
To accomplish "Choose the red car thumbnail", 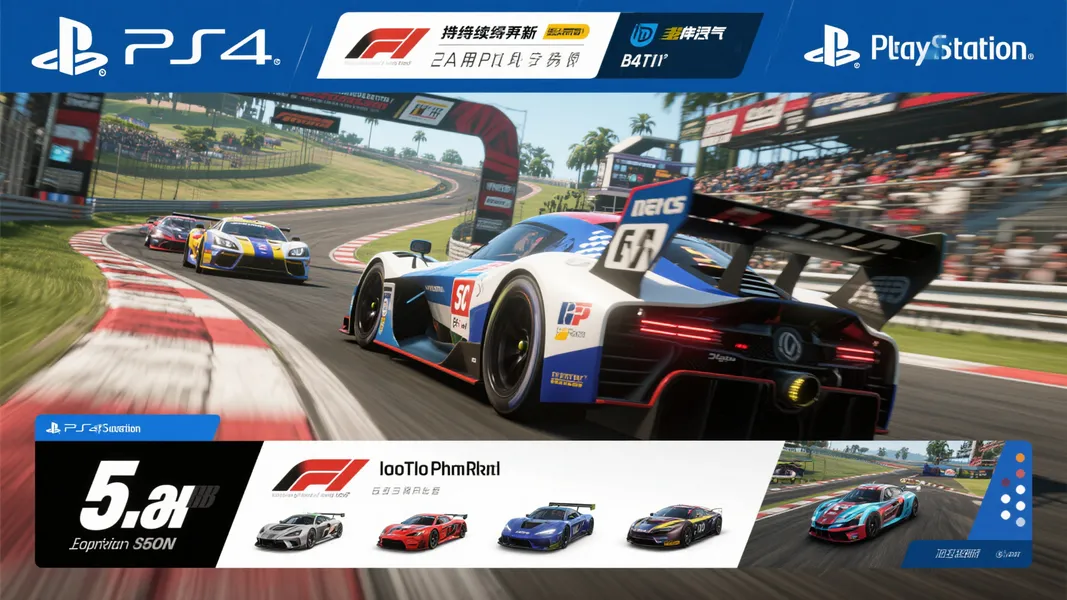I will 421,530.
